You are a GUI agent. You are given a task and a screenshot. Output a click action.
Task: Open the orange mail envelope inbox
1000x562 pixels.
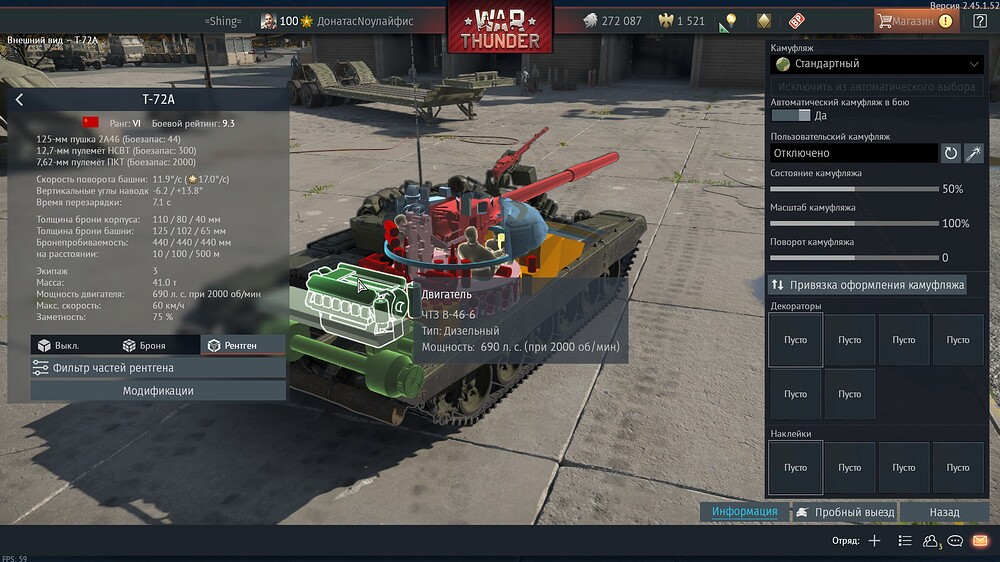coord(980,541)
